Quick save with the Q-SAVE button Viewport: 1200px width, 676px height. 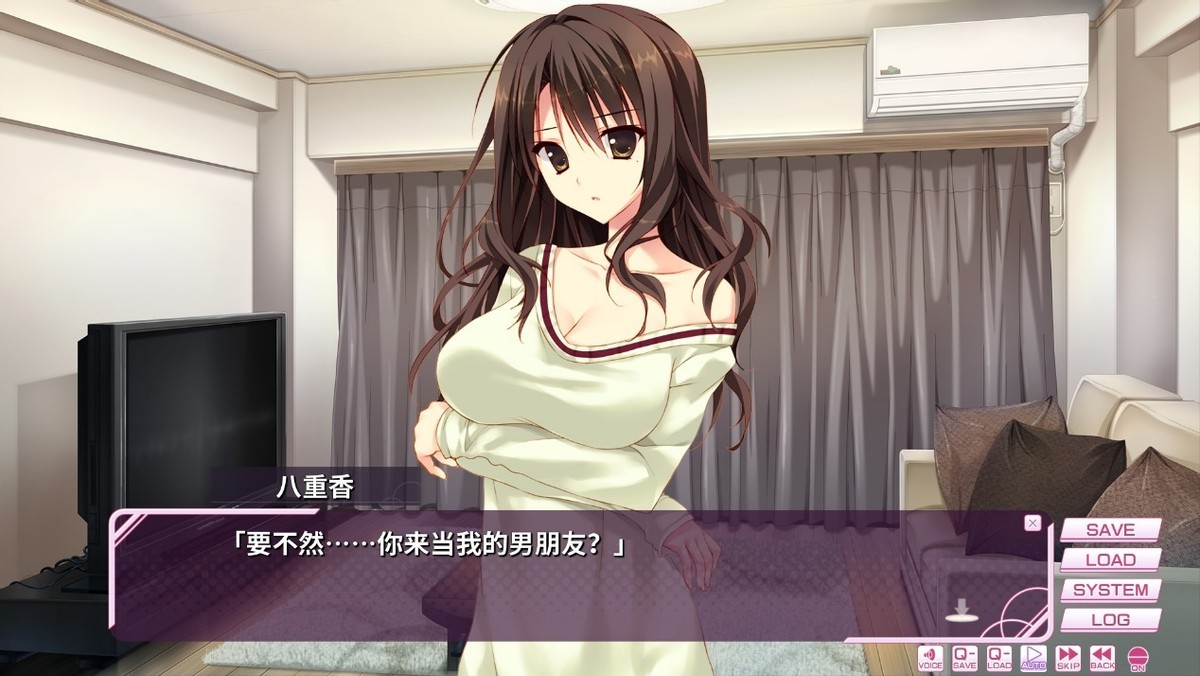pyautogui.click(x=965, y=657)
